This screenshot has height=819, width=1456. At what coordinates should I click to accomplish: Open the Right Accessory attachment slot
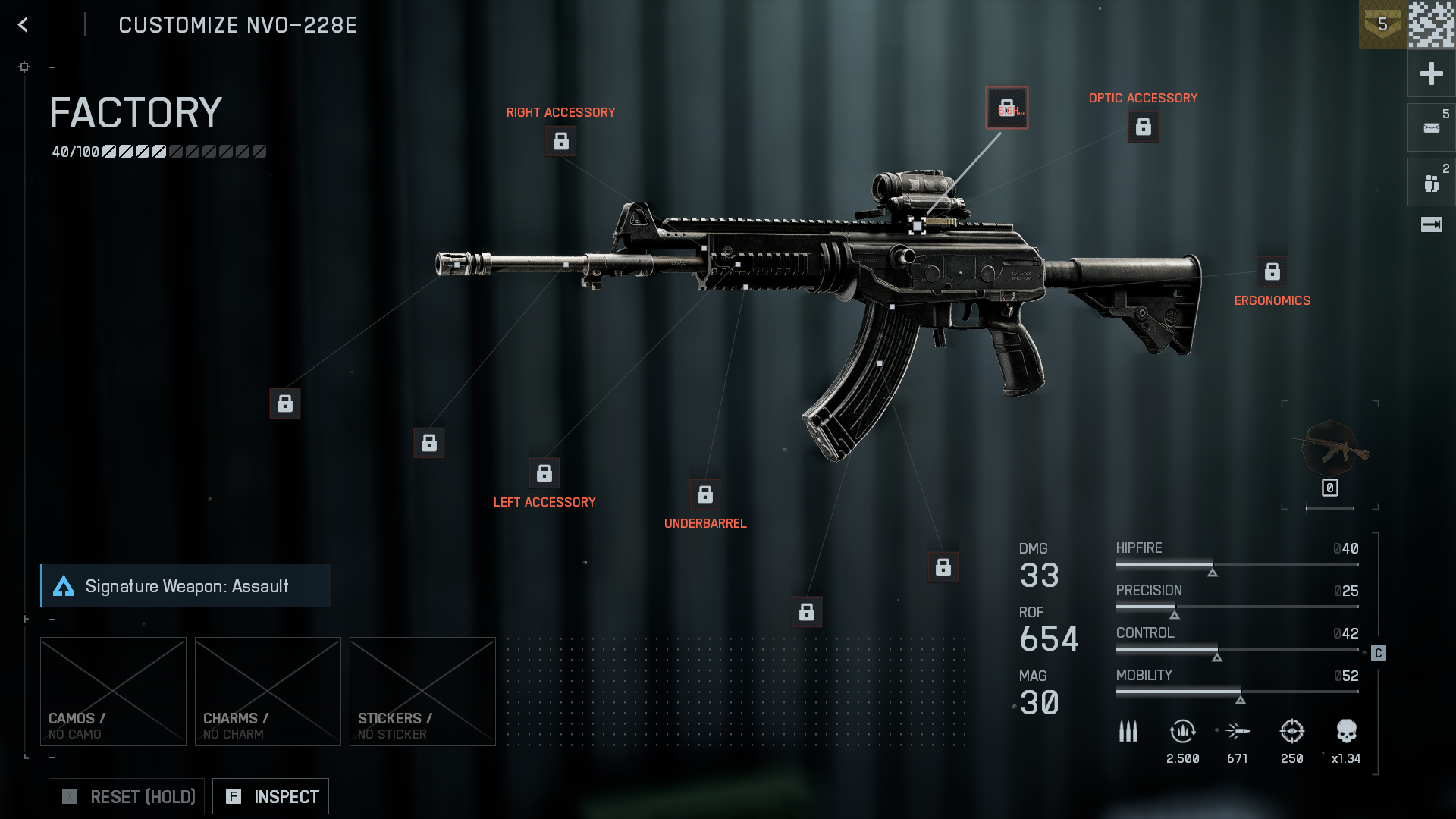[560, 141]
